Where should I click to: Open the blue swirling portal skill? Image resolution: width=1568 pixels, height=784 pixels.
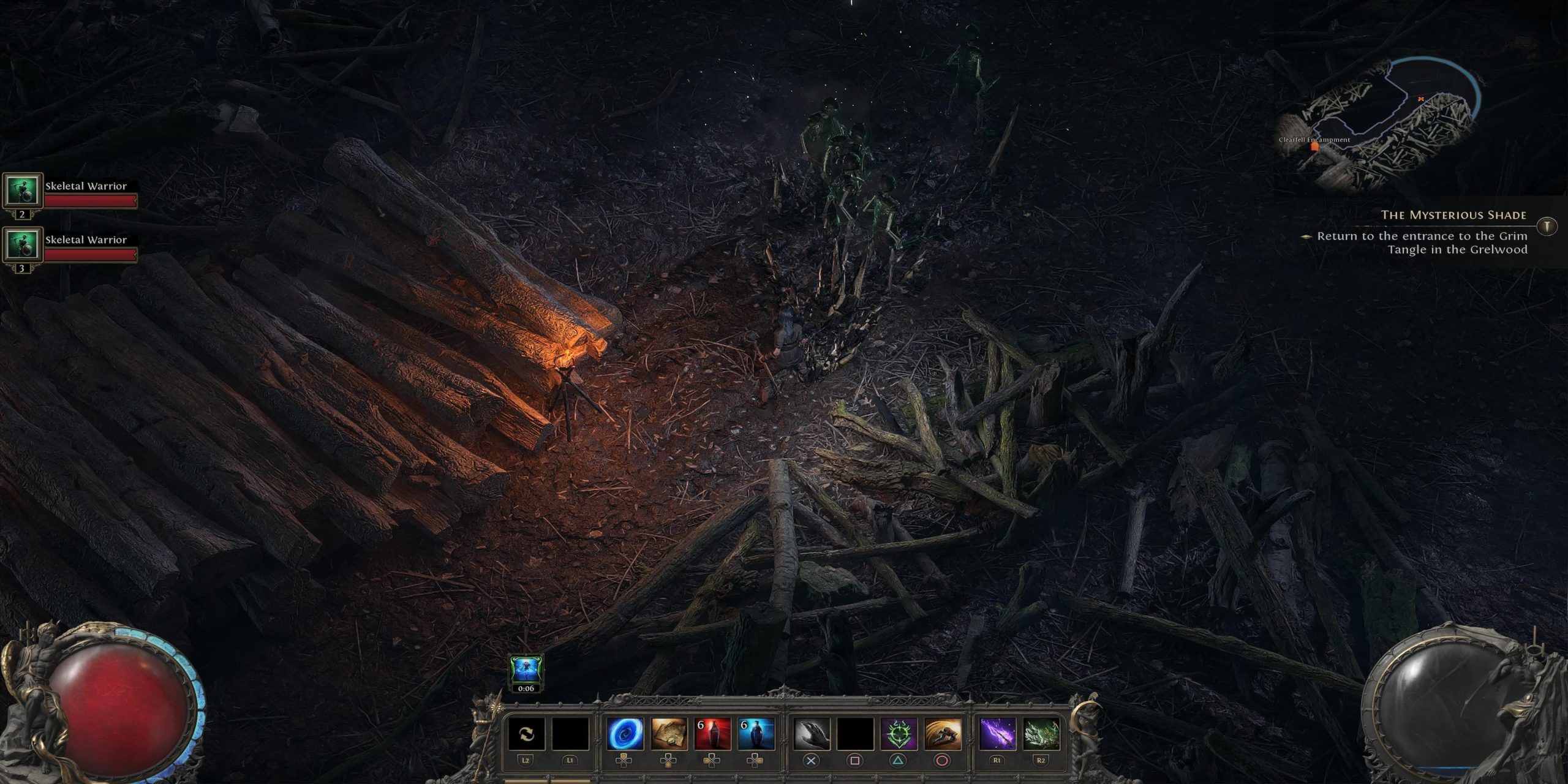[625, 734]
